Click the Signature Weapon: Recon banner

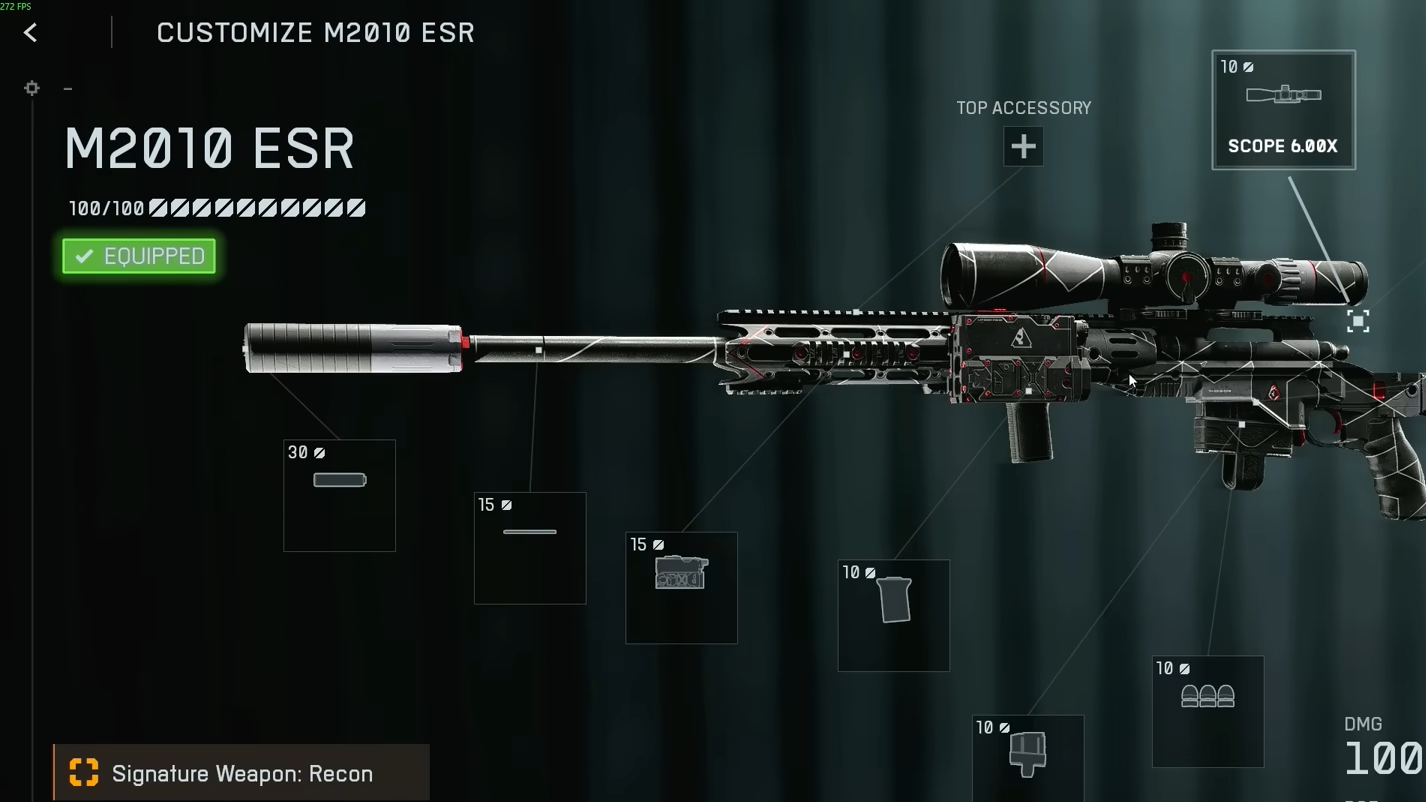[x=242, y=773]
